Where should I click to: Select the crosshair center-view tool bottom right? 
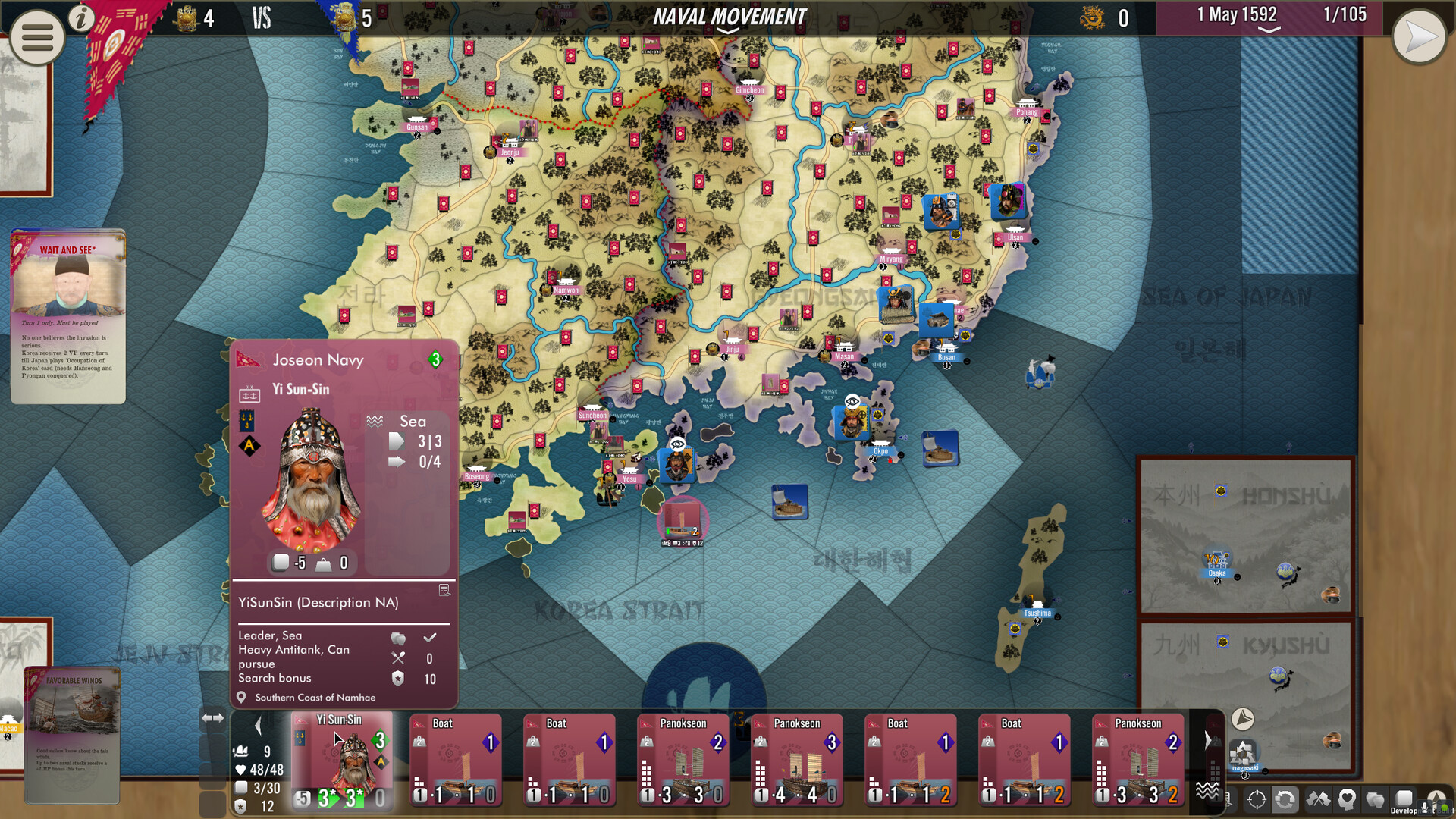pyautogui.click(x=1257, y=801)
